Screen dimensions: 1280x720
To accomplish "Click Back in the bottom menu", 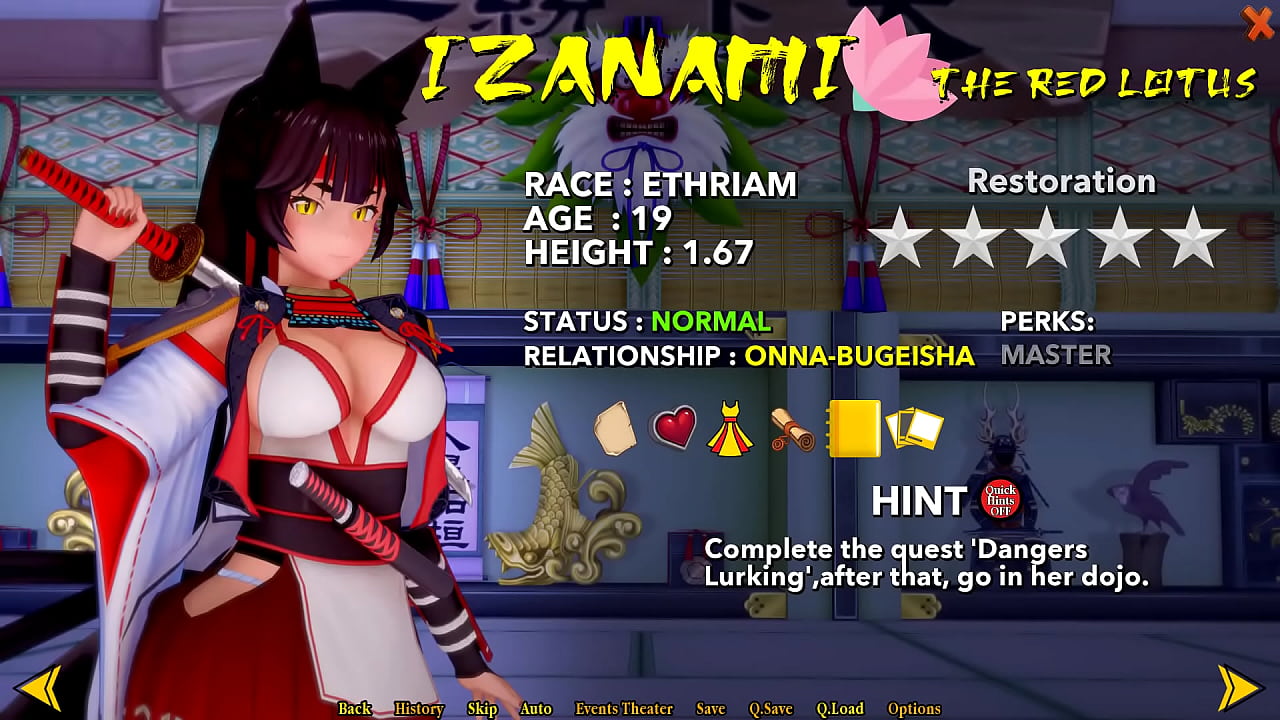I will pos(354,709).
